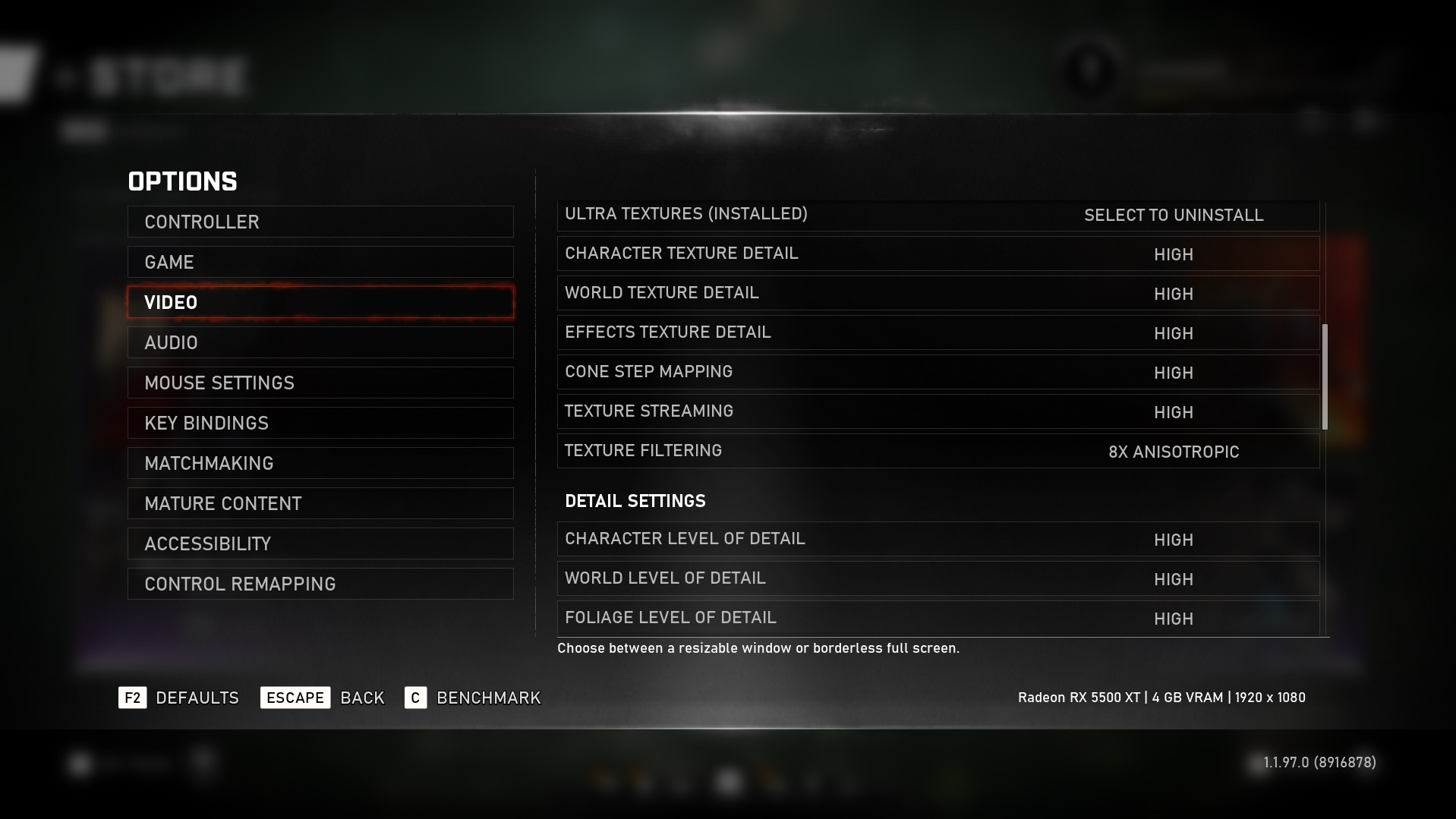Viewport: 1456px width, 819px height.
Task: Switch to the Game options section
Action: [320, 262]
